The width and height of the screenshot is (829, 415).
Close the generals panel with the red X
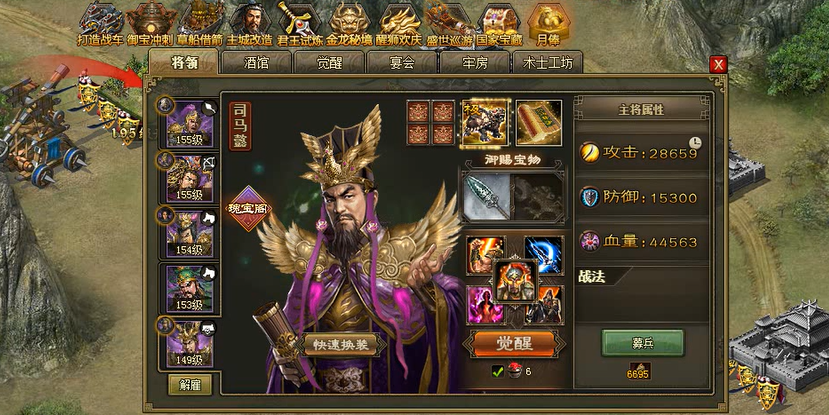[717, 64]
